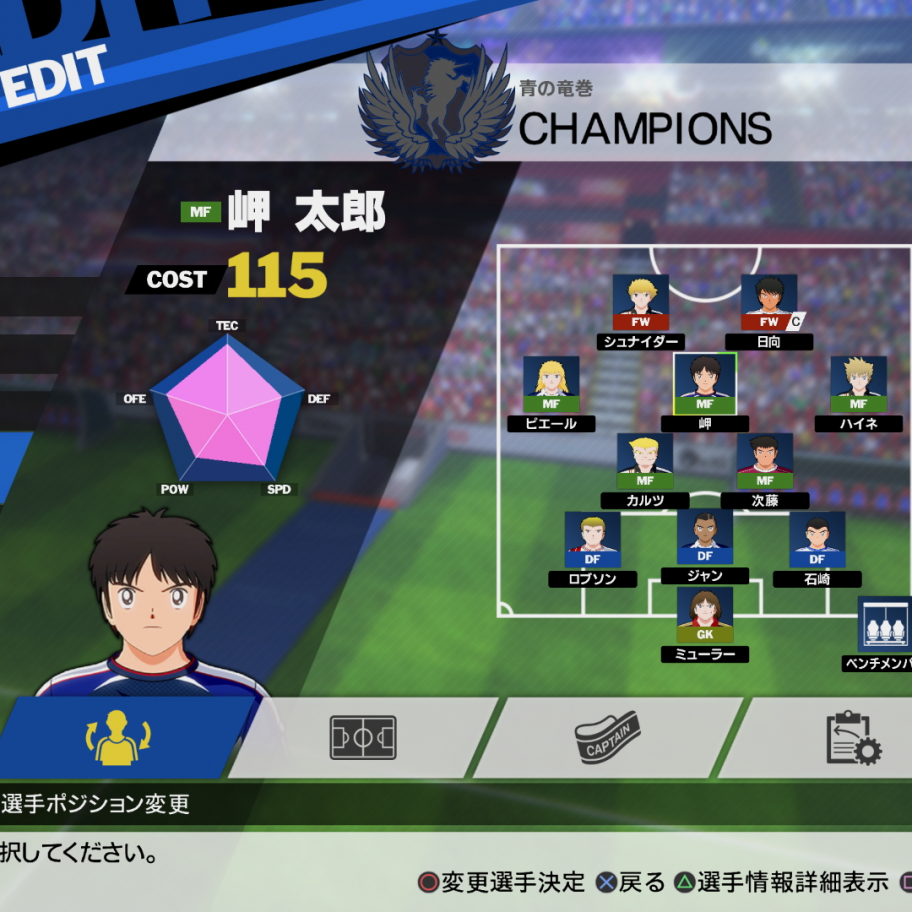Pick goalkeeper Müller's portrait
This screenshot has width=912, height=912.
pos(705,615)
